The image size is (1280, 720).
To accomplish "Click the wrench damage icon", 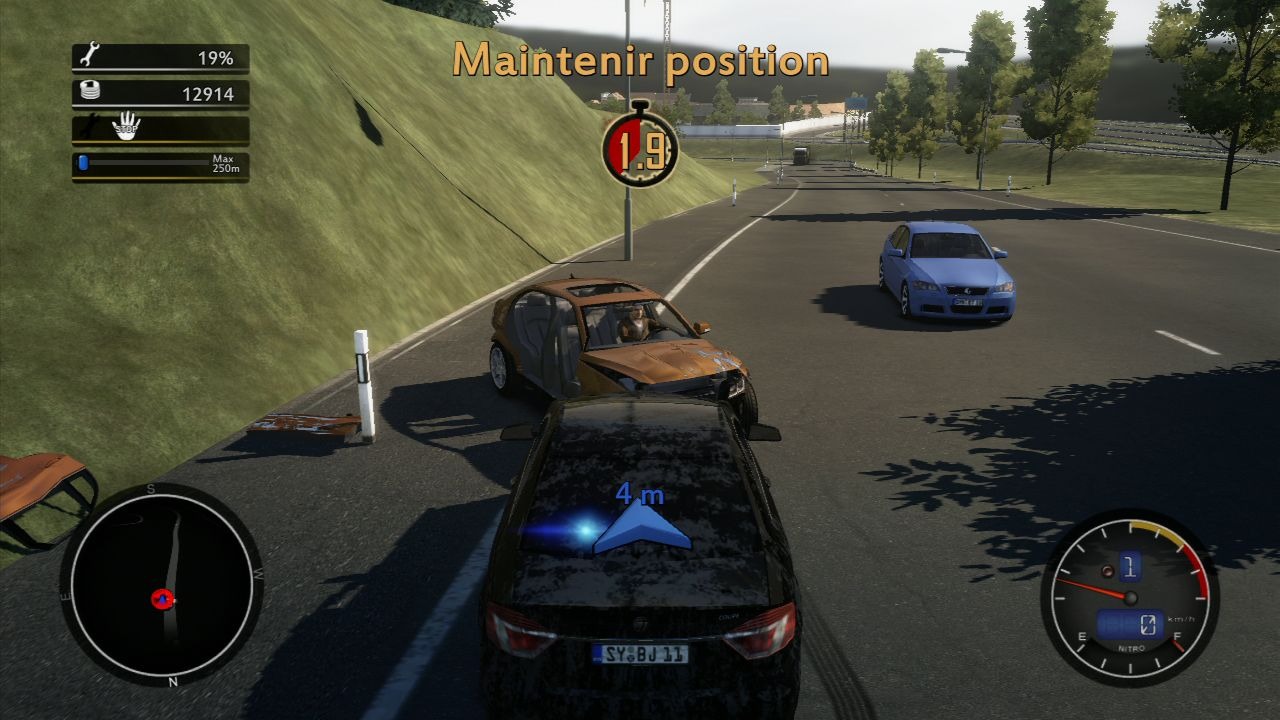I will point(89,56).
